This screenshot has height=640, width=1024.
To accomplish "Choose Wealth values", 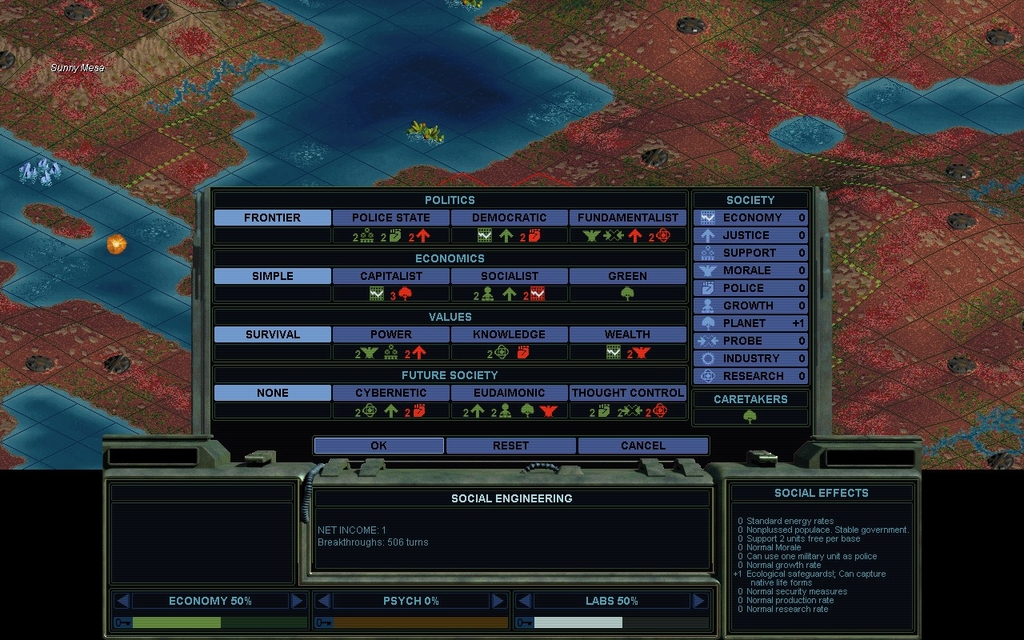I will pyautogui.click(x=628, y=334).
